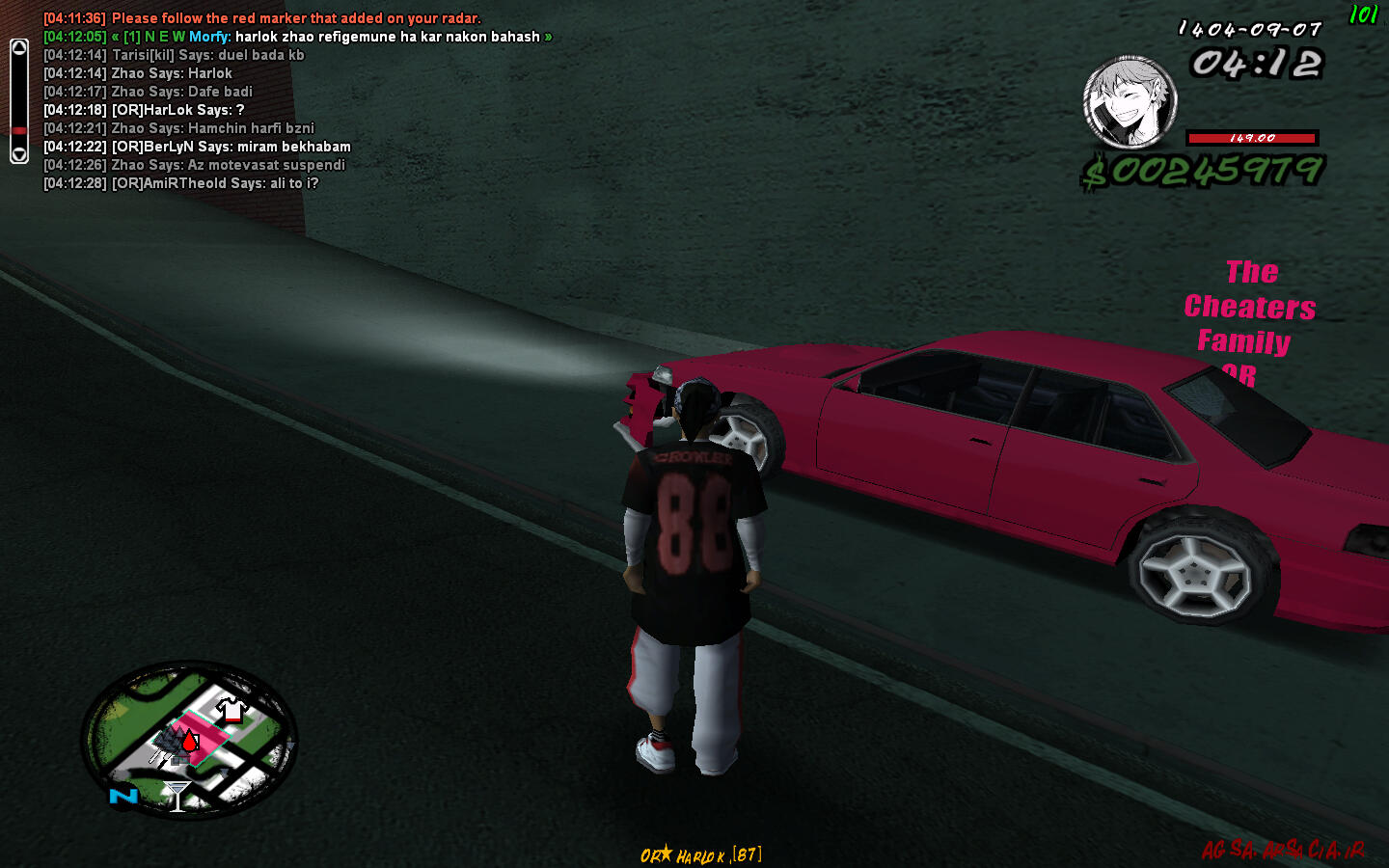
Task: Click the chat scroll-down arrow
Action: pos(18,154)
